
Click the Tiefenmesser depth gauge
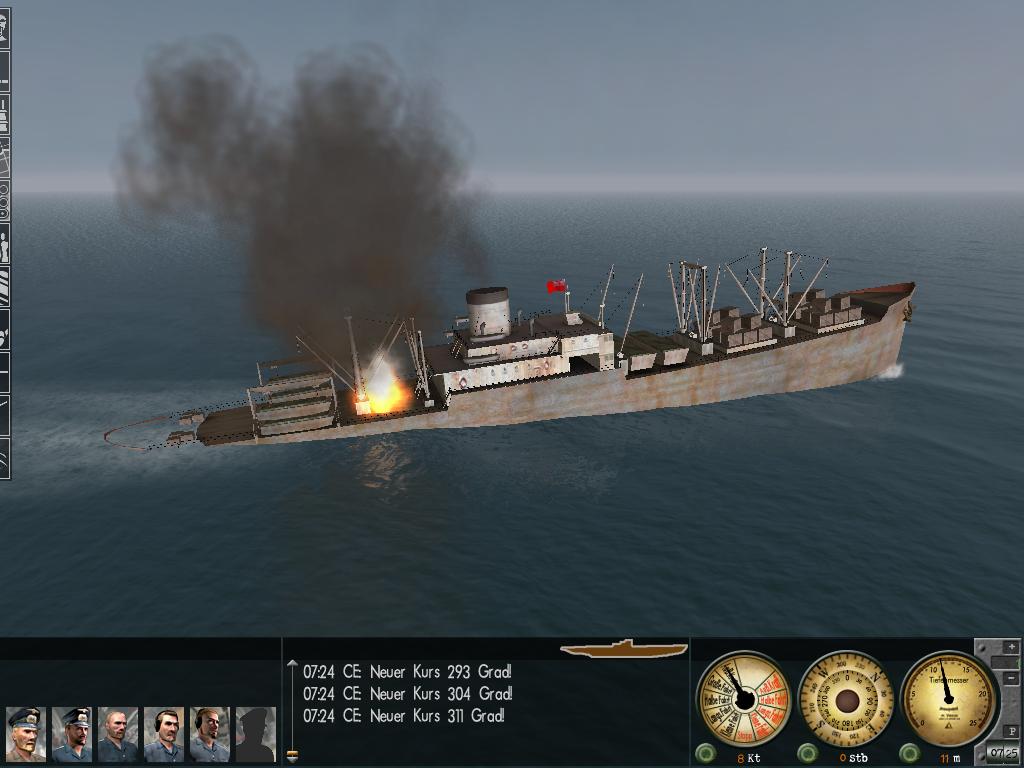(x=948, y=696)
